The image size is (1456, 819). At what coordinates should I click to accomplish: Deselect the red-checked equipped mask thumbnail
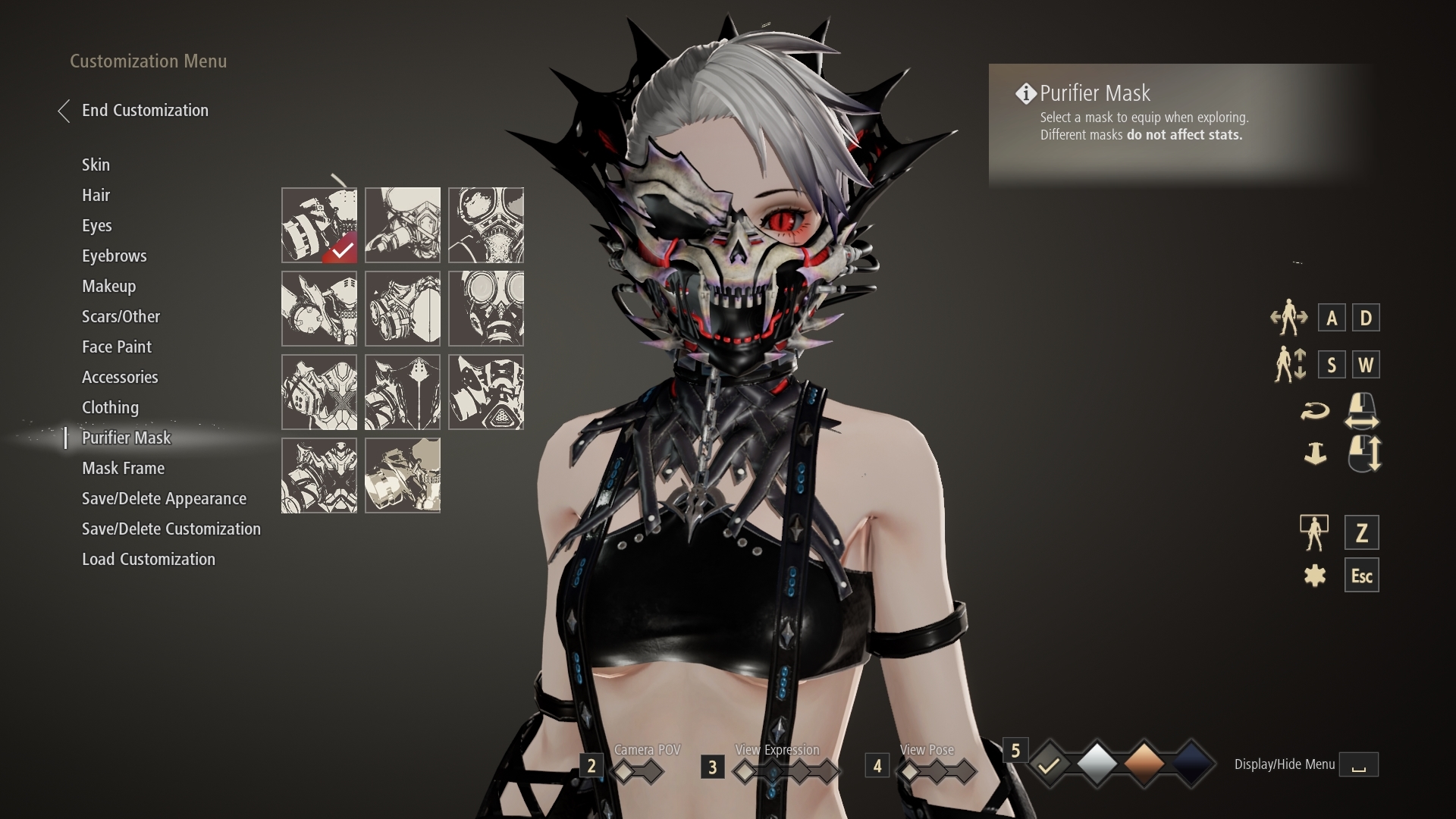click(318, 225)
